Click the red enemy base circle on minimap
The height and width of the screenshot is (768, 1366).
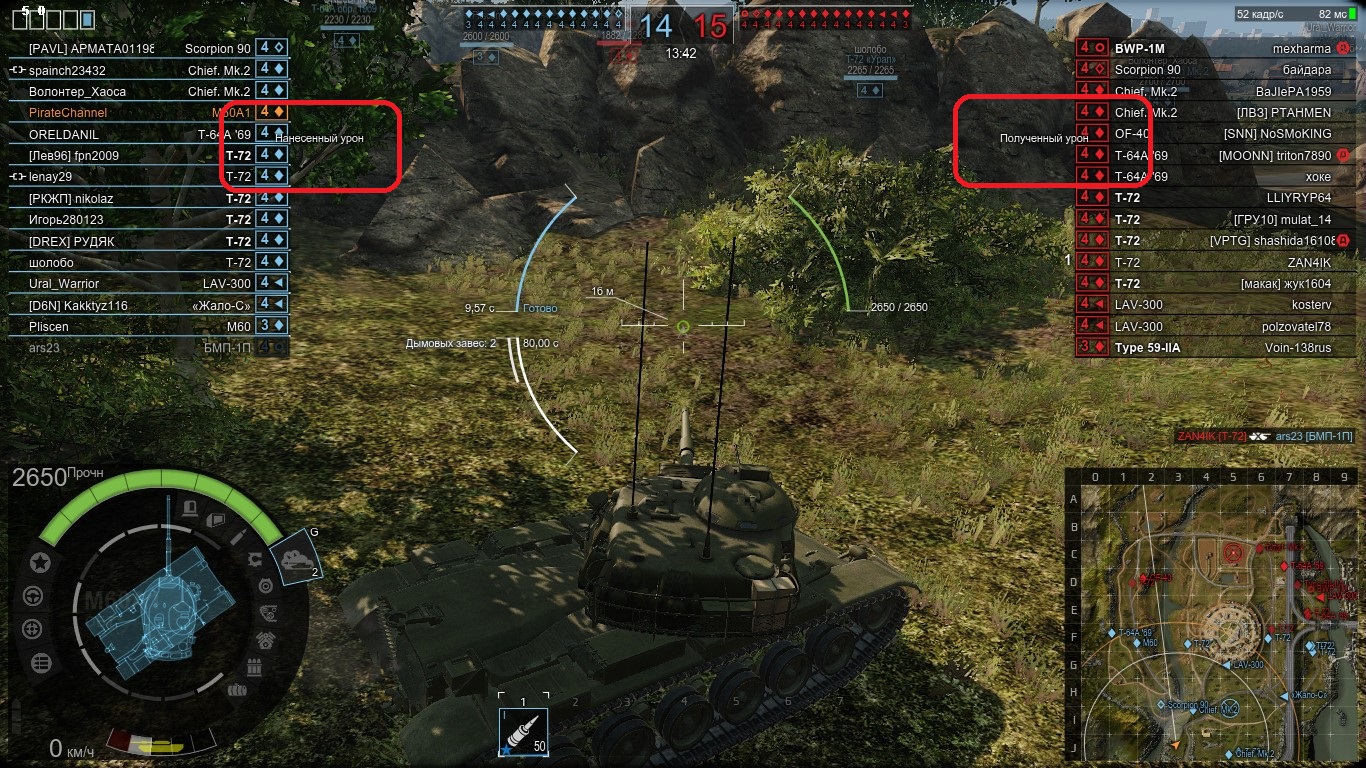[x=1232, y=551]
